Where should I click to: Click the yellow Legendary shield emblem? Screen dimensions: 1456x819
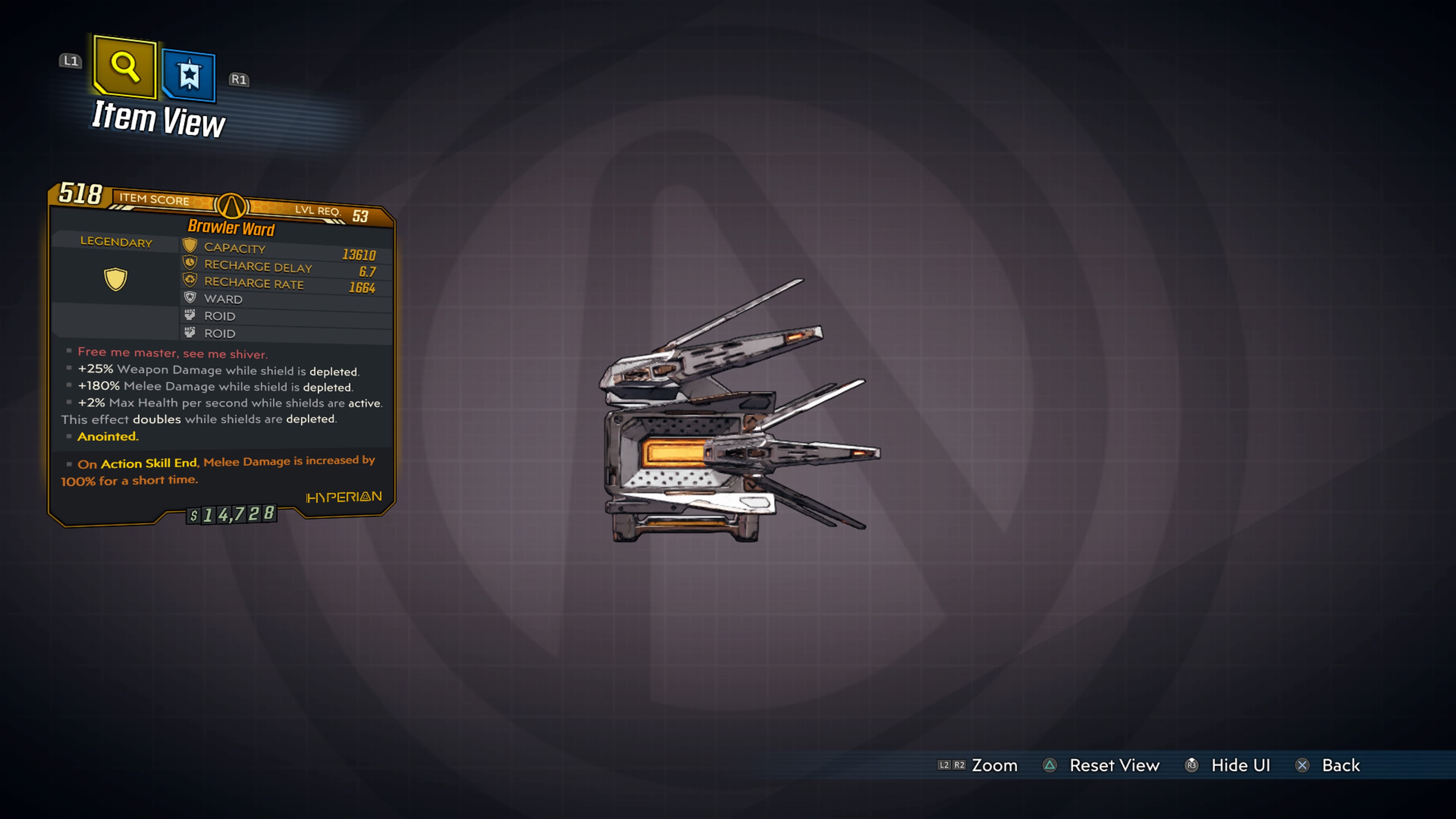(115, 279)
